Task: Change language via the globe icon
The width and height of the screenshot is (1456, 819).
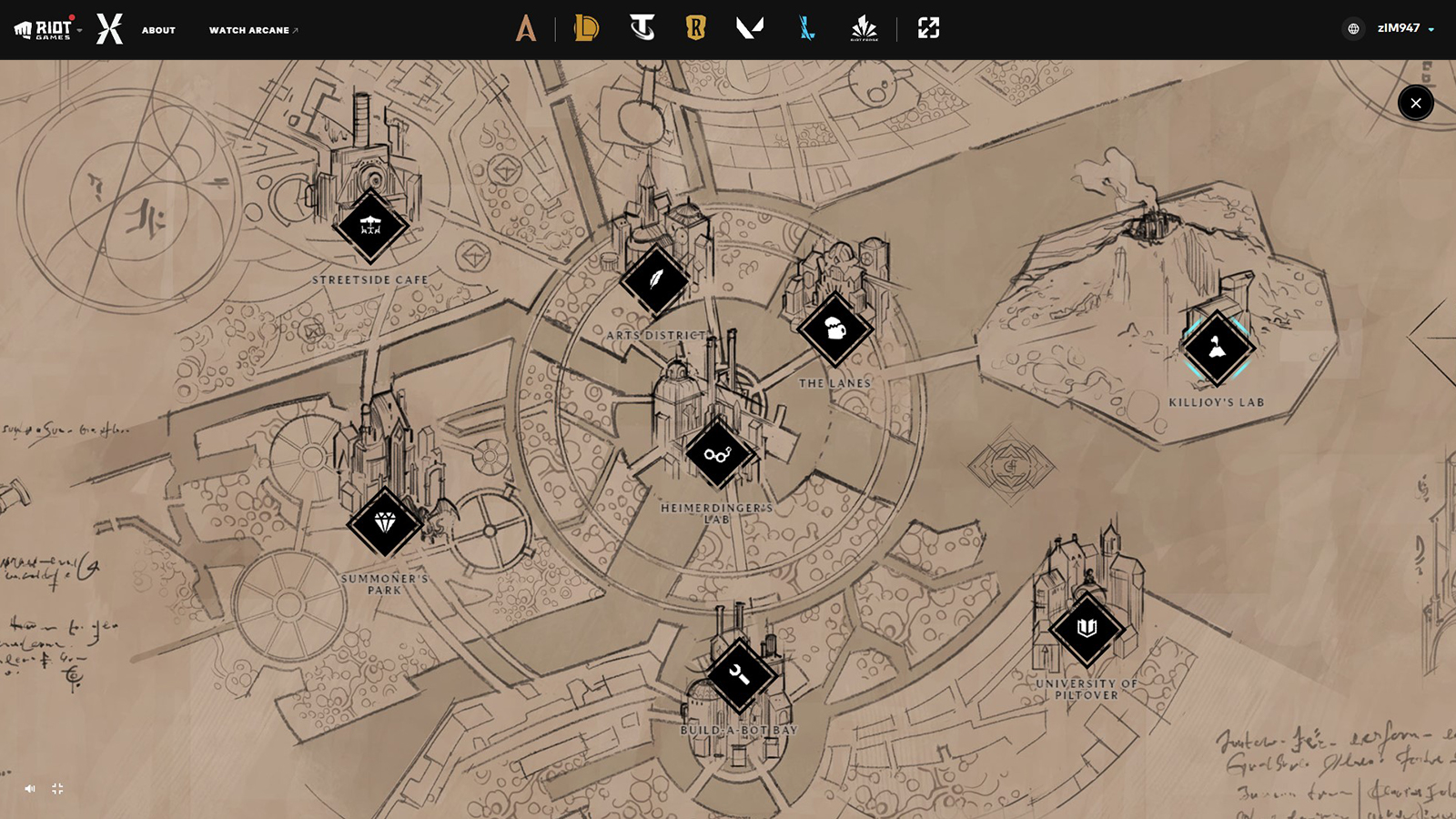Action: point(1353,29)
